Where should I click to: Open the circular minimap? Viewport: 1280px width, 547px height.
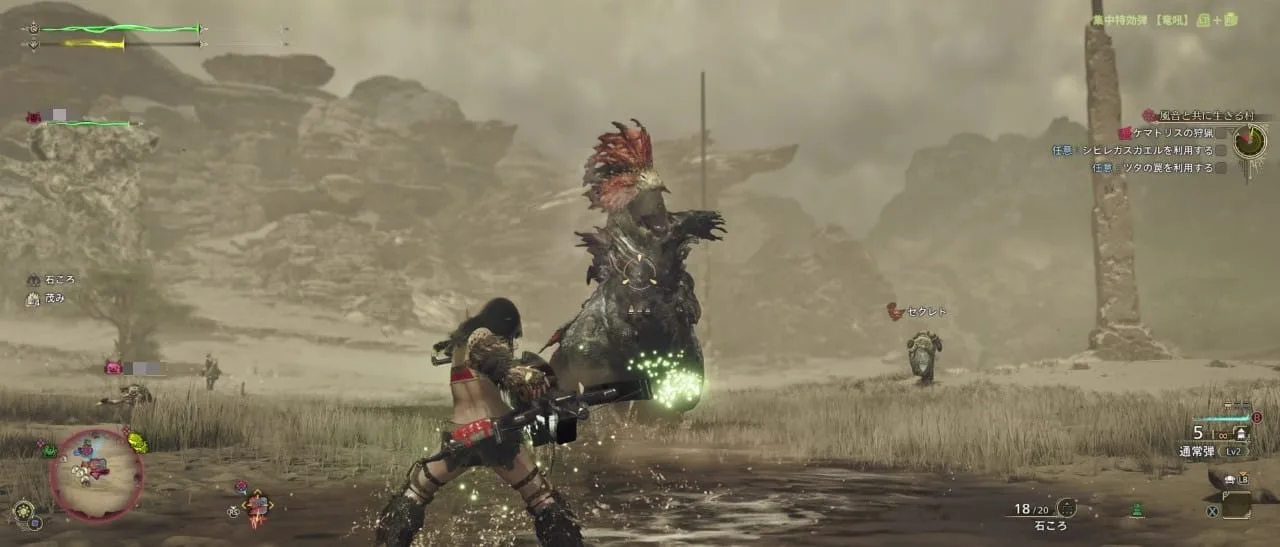(x=96, y=475)
